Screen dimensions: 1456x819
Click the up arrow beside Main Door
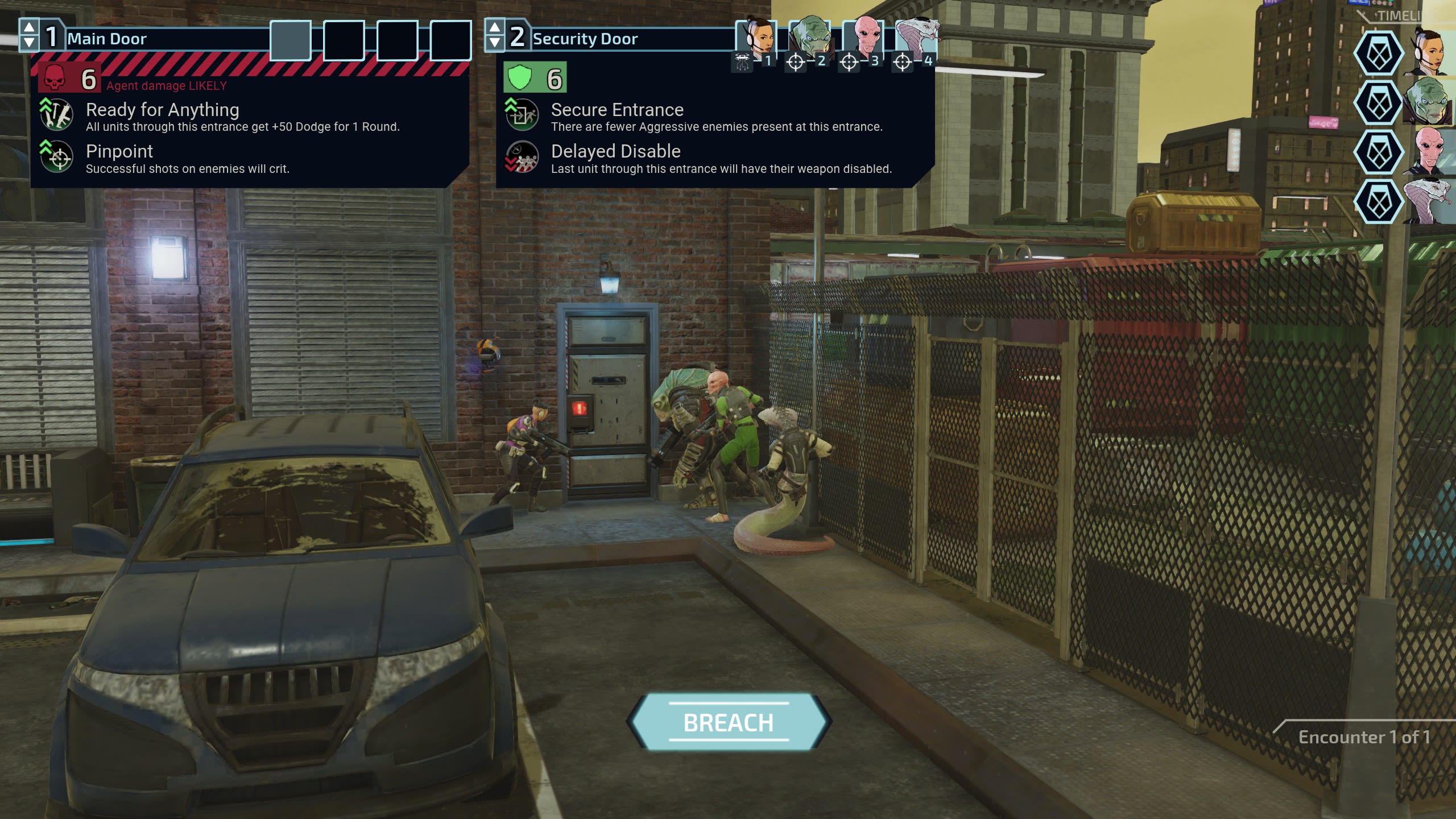29,27
